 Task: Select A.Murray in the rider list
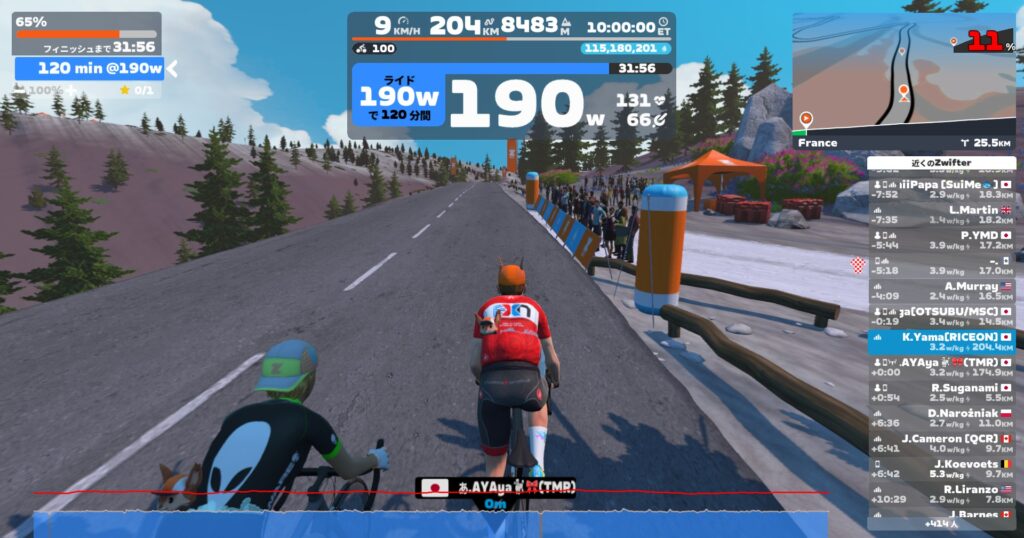[x=941, y=290]
